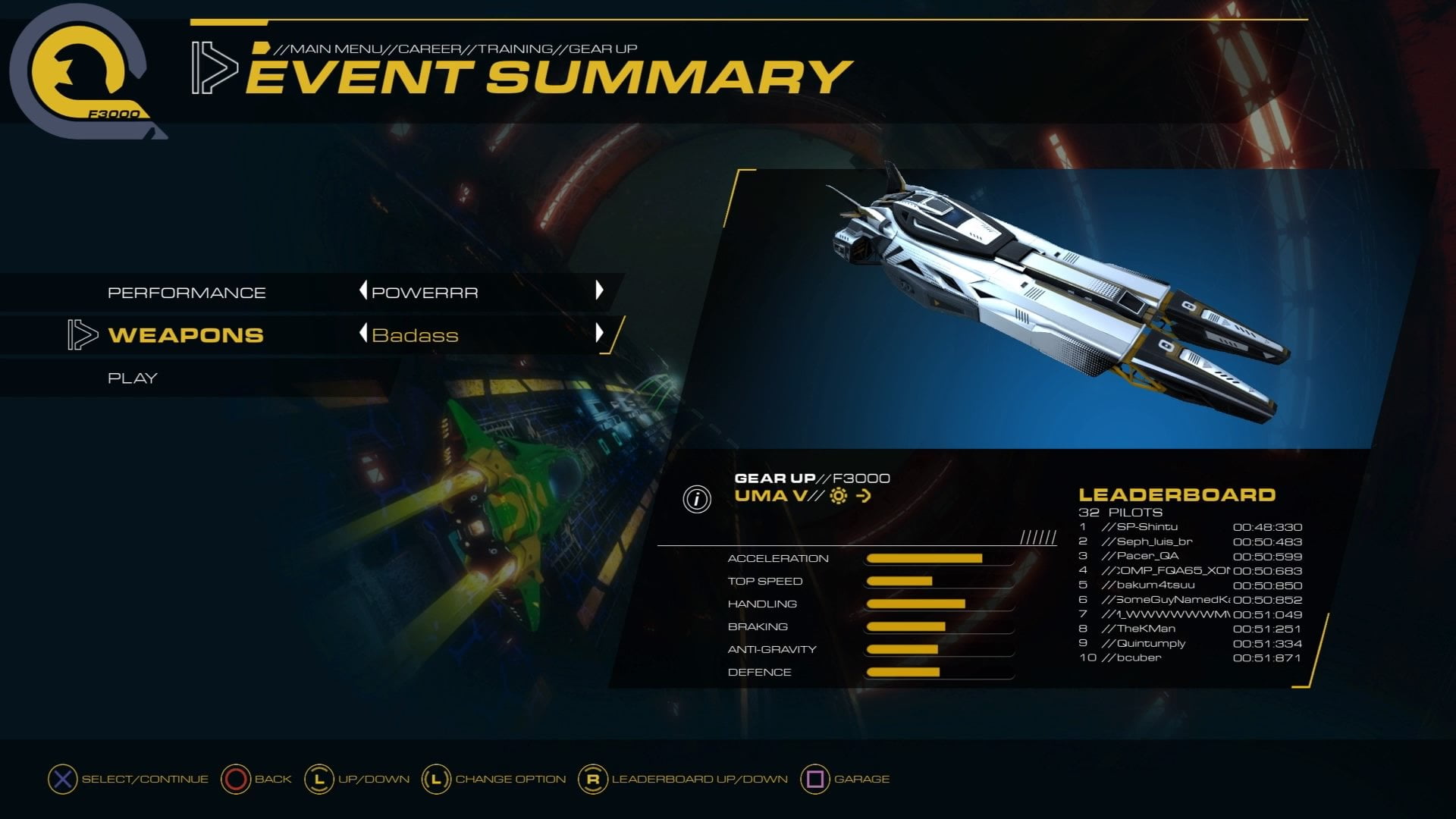Click the left arrow beside POWERRR
The height and width of the screenshot is (819, 1456).
pyautogui.click(x=363, y=290)
